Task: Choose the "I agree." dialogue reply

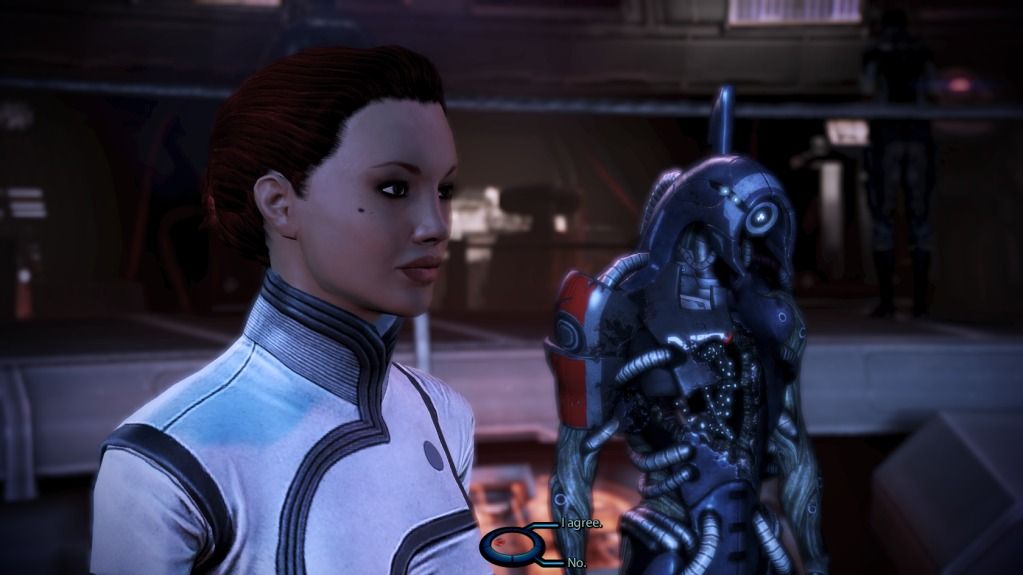Action: coord(582,524)
